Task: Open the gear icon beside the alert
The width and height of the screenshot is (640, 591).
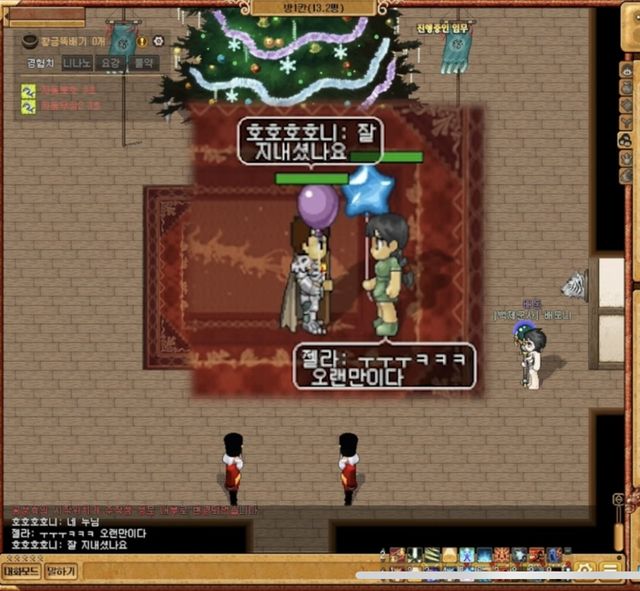Action: point(157,42)
